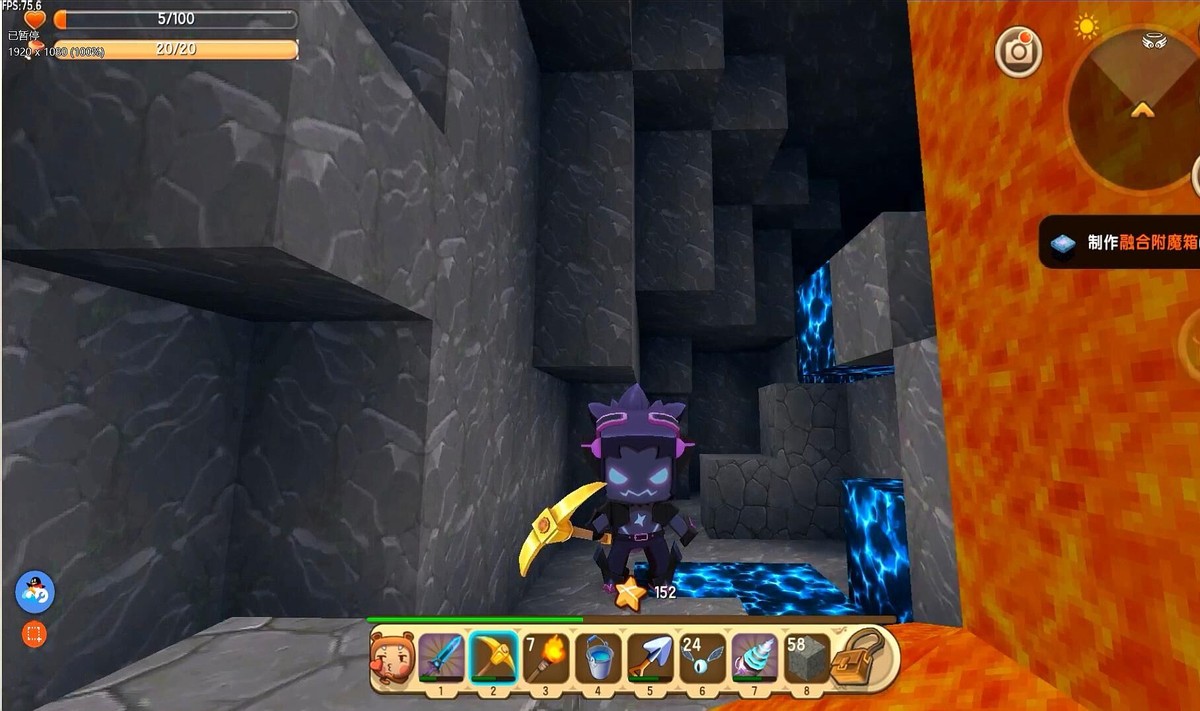1200x711 pixels.
Task: Open the backpack inventory chest
Action: click(863, 657)
